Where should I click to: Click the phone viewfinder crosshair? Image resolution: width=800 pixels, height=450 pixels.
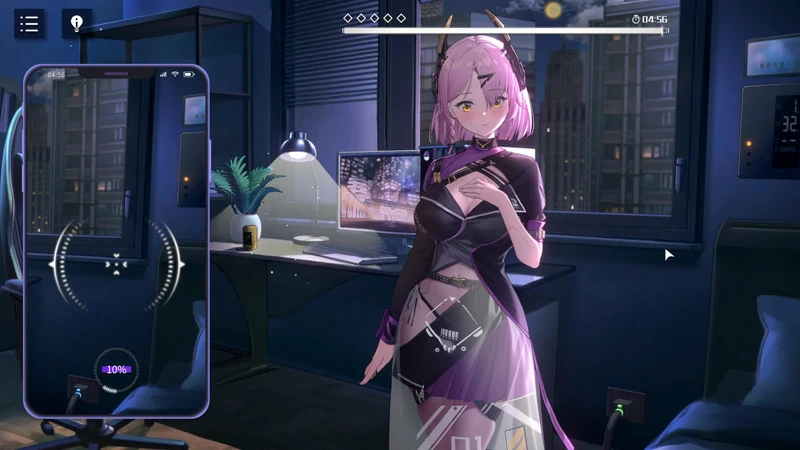116,265
